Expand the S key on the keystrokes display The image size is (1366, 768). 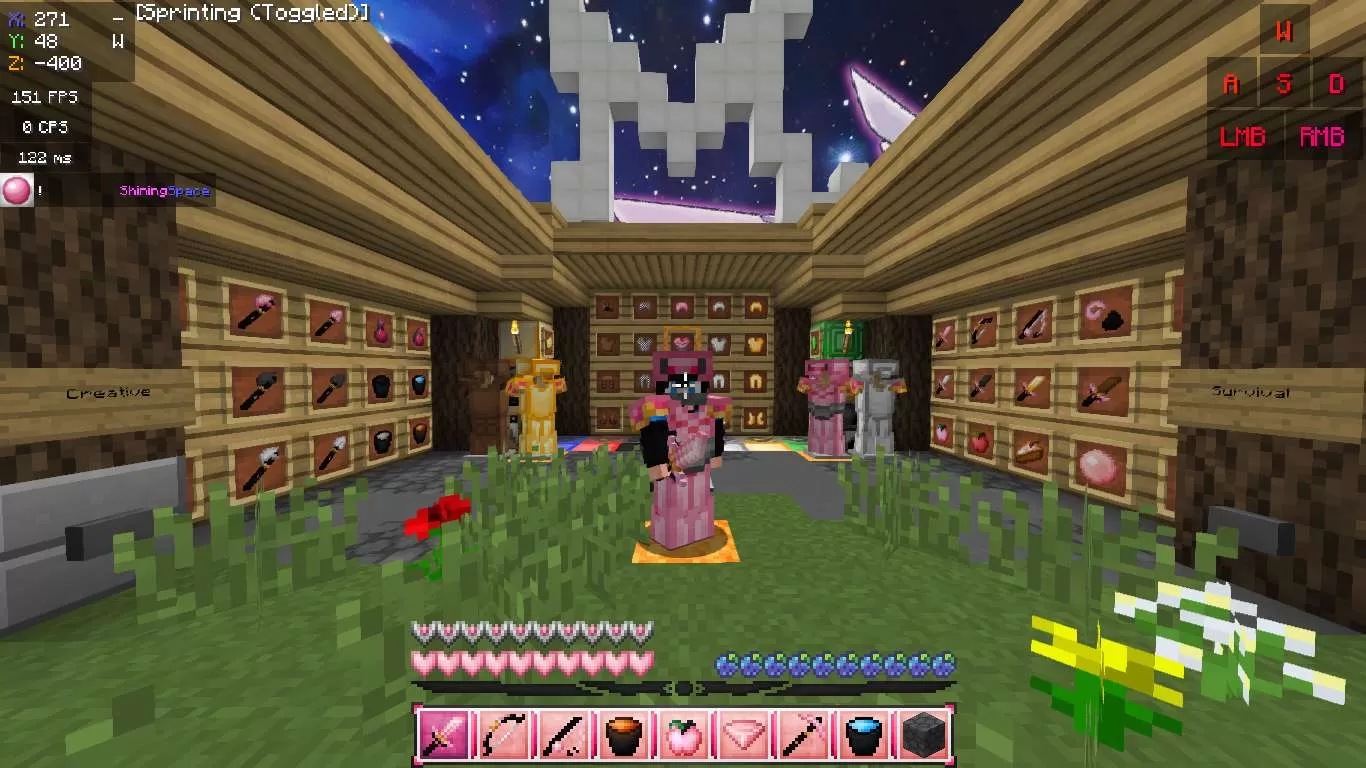tap(1286, 84)
